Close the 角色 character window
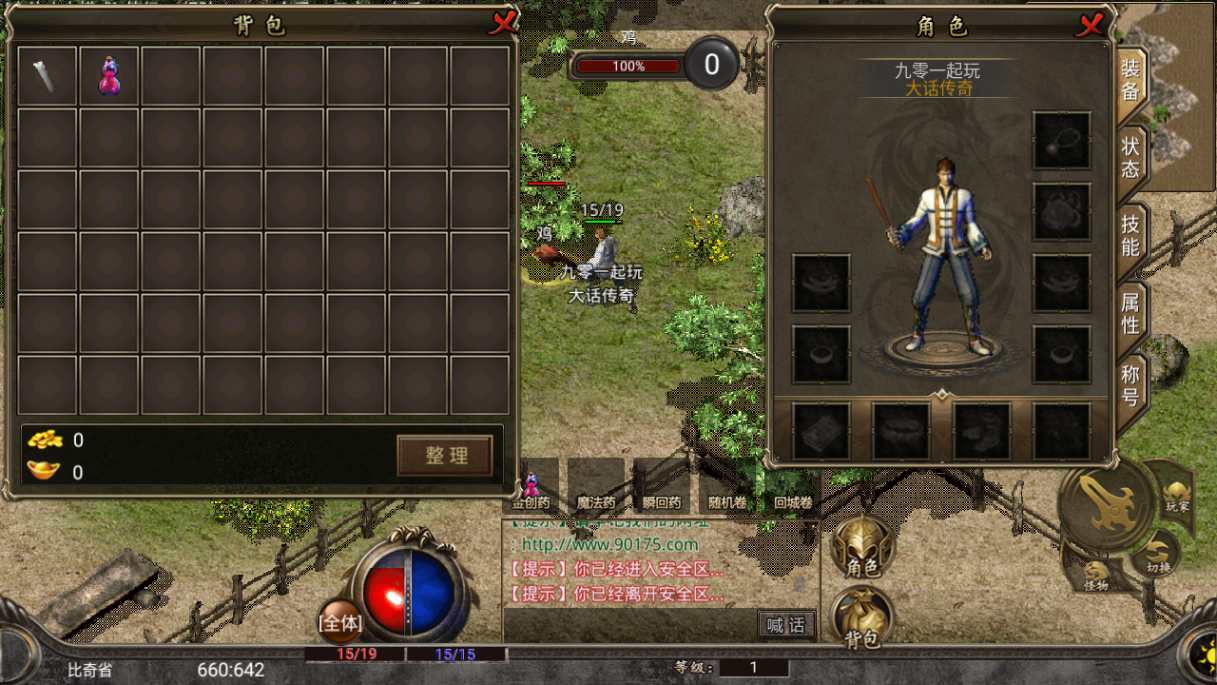Viewport: 1217px width, 685px height. (x=1090, y=24)
